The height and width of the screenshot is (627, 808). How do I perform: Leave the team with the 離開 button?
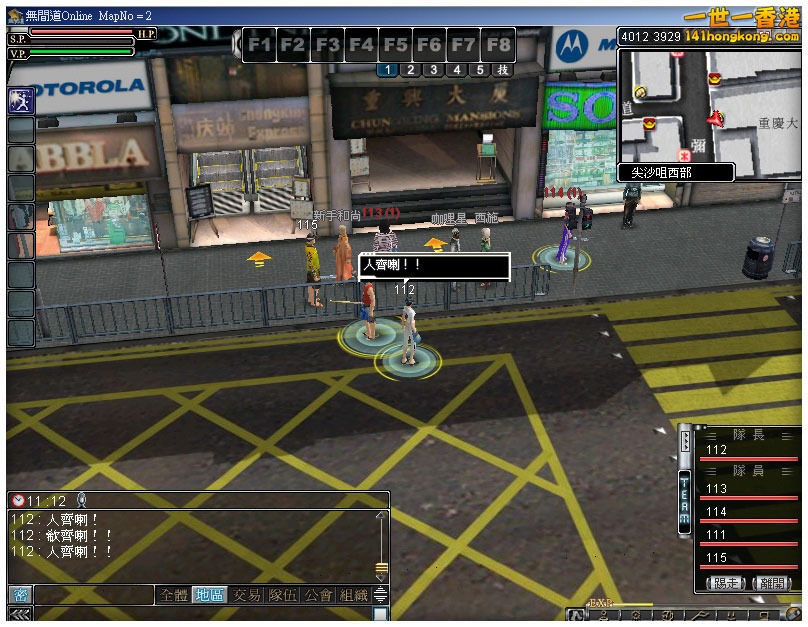pyautogui.click(x=772, y=583)
